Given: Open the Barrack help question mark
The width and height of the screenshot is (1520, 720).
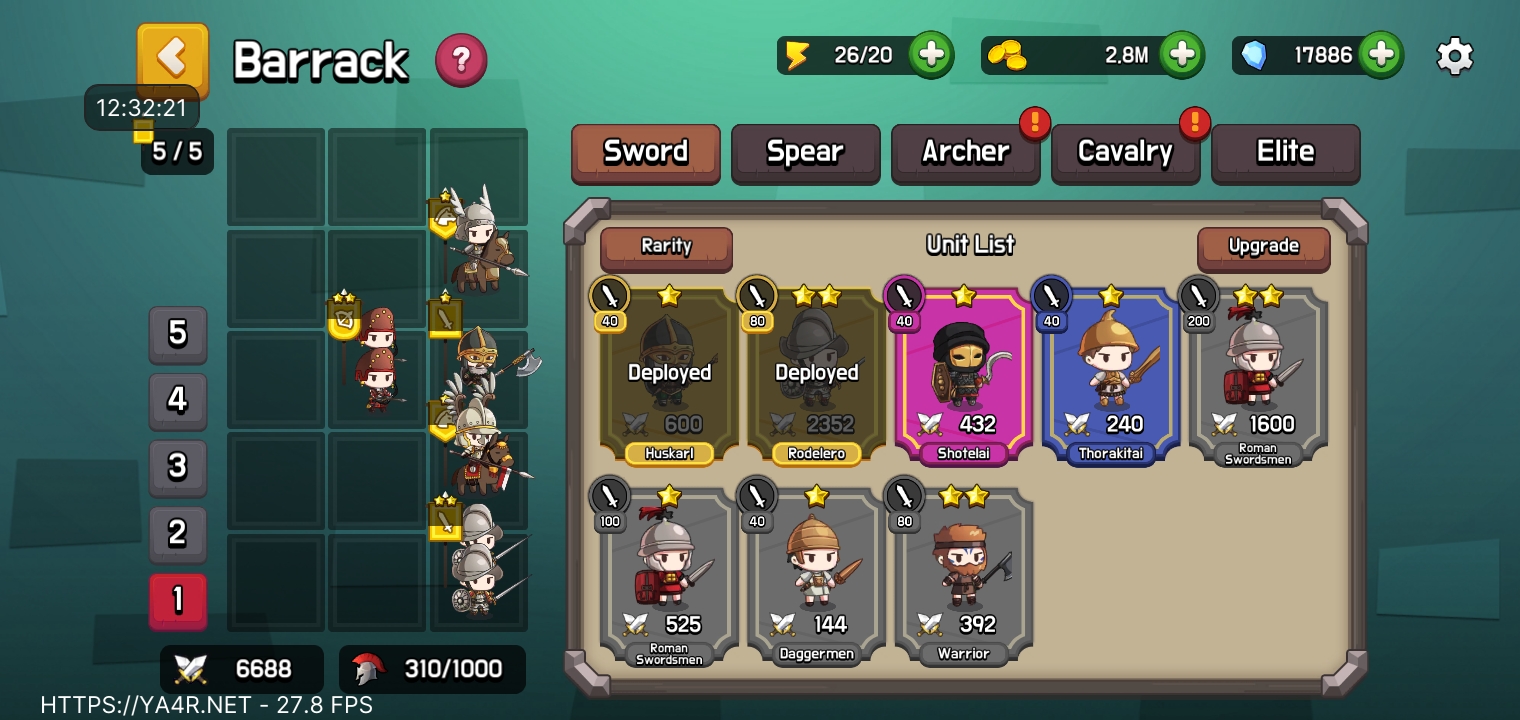Looking at the screenshot, I should (x=461, y=60).
